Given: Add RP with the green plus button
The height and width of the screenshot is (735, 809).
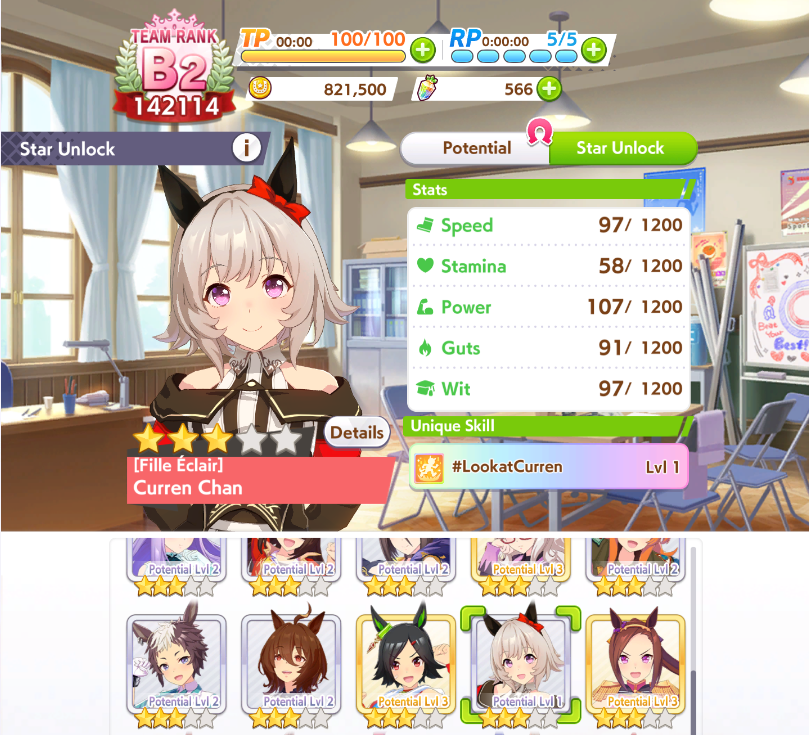Looking at the screenshot, I should 593,49.
